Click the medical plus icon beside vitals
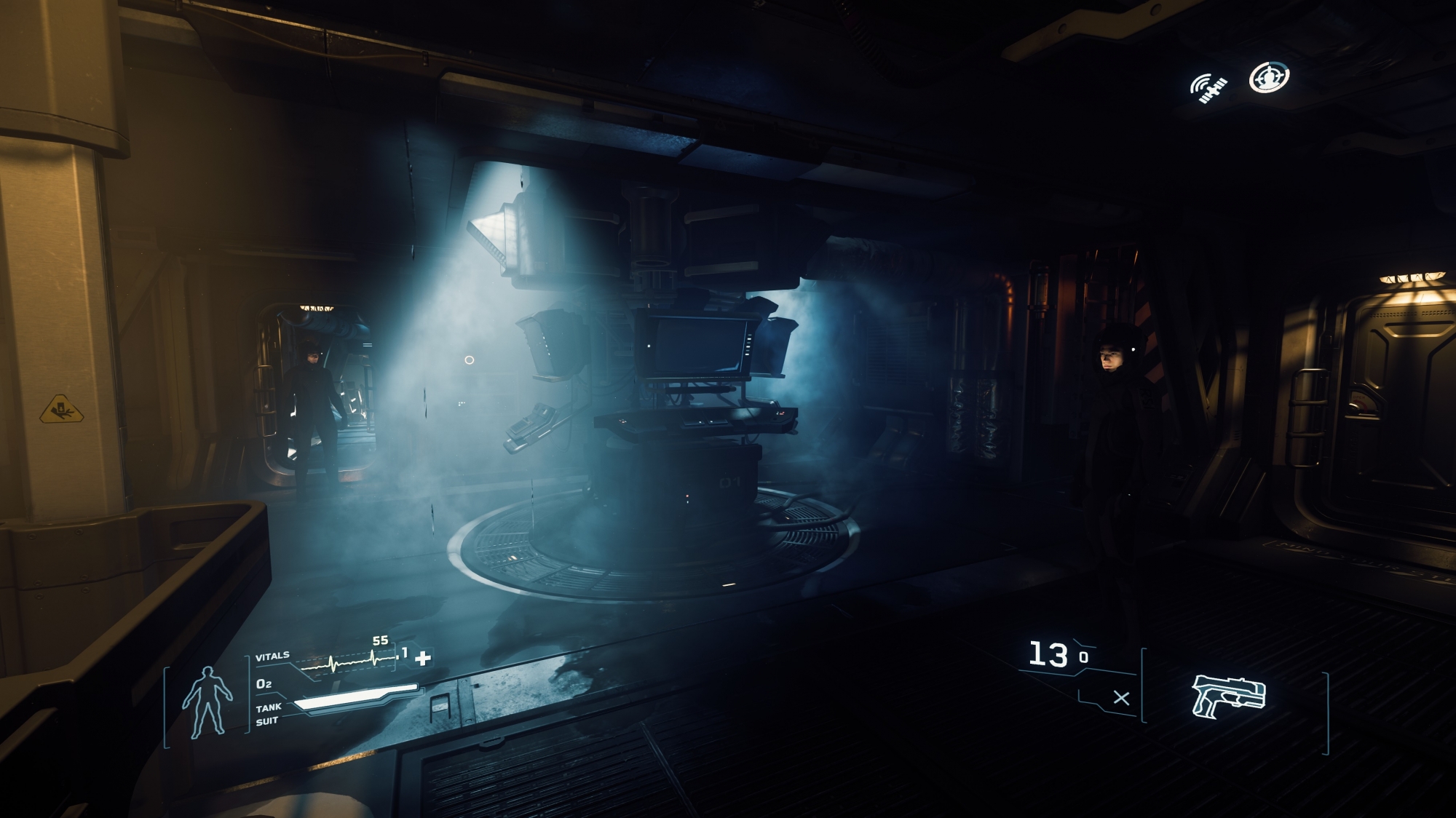The height and width of the screenshot is (818, 1456). 423,658
